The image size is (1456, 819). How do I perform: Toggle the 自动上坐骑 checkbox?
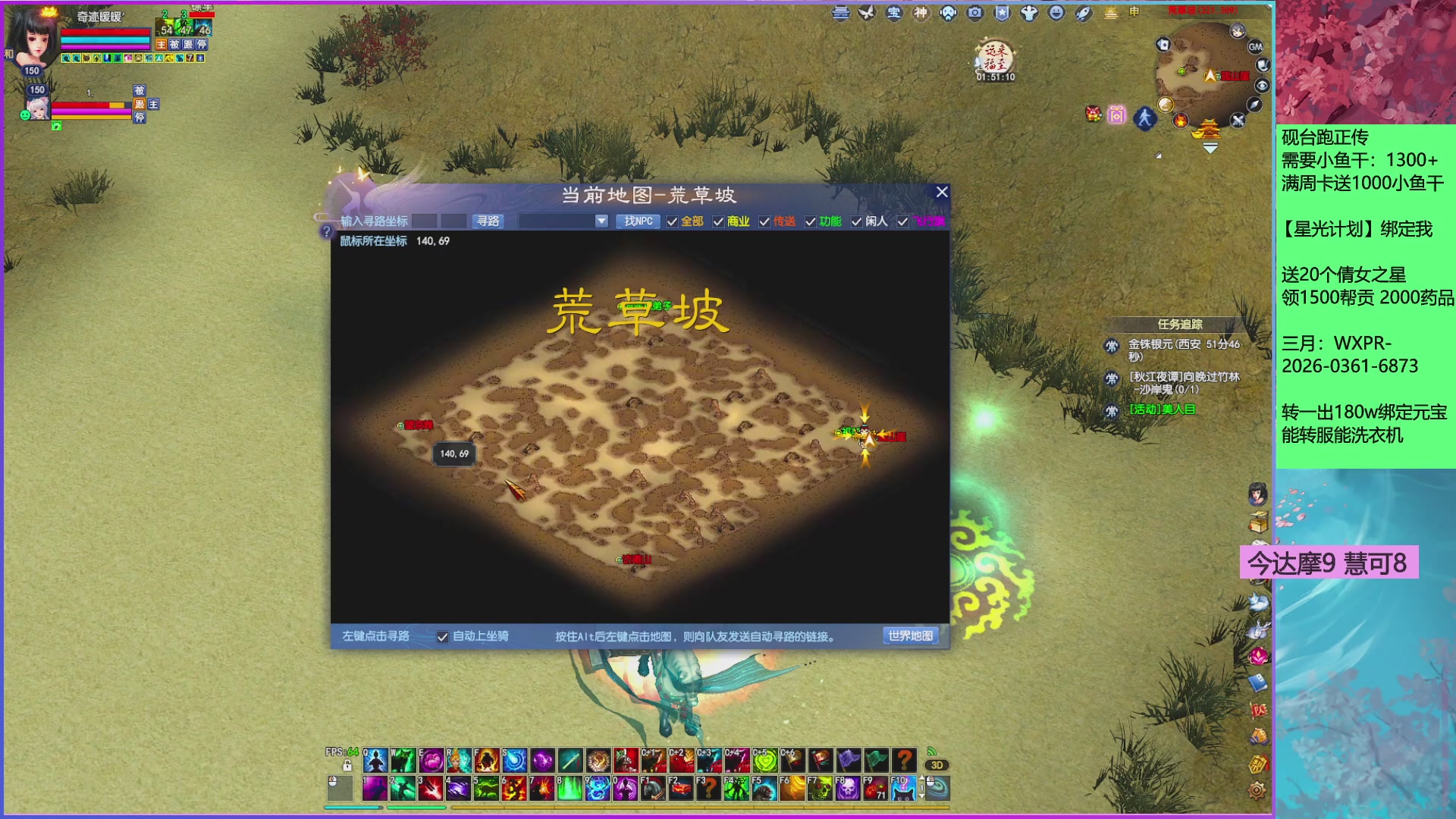442,638
